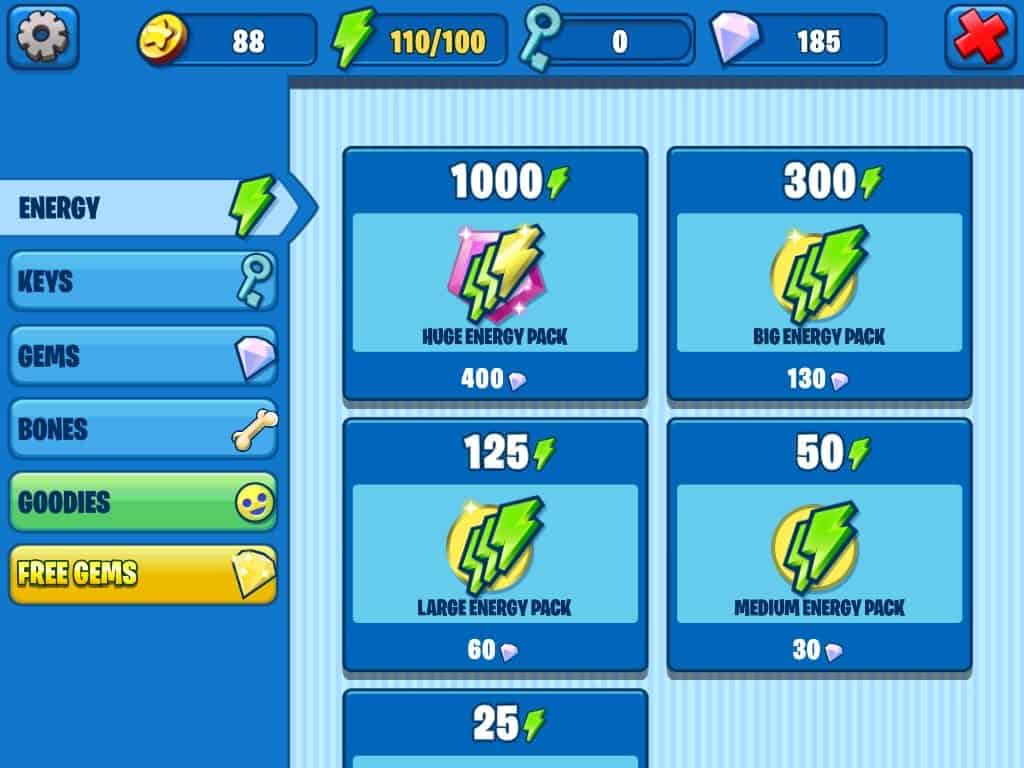Close the shop with the red X

pos(980,38)
